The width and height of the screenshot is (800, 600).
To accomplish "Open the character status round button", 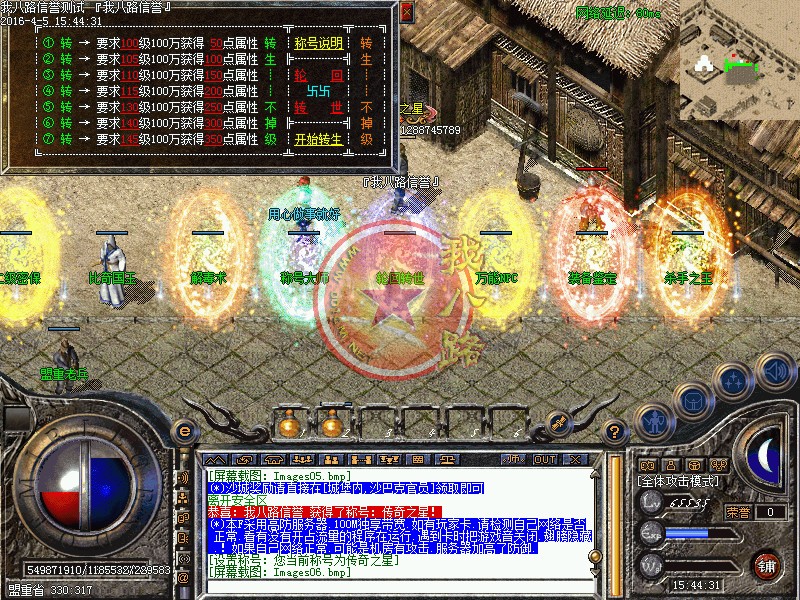I will click(653, 420).
